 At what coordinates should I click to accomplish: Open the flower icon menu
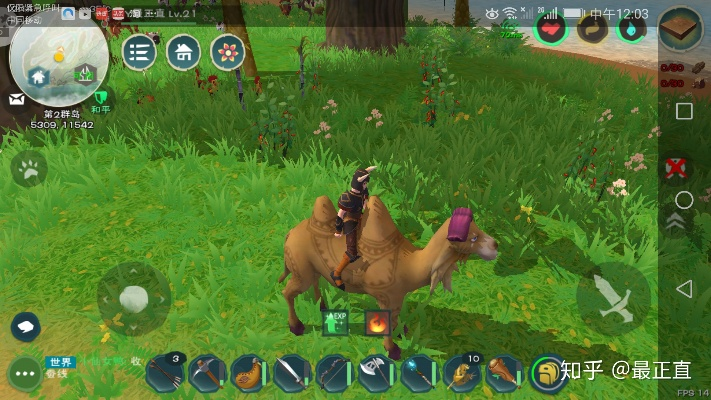click(x=228, y=52)
